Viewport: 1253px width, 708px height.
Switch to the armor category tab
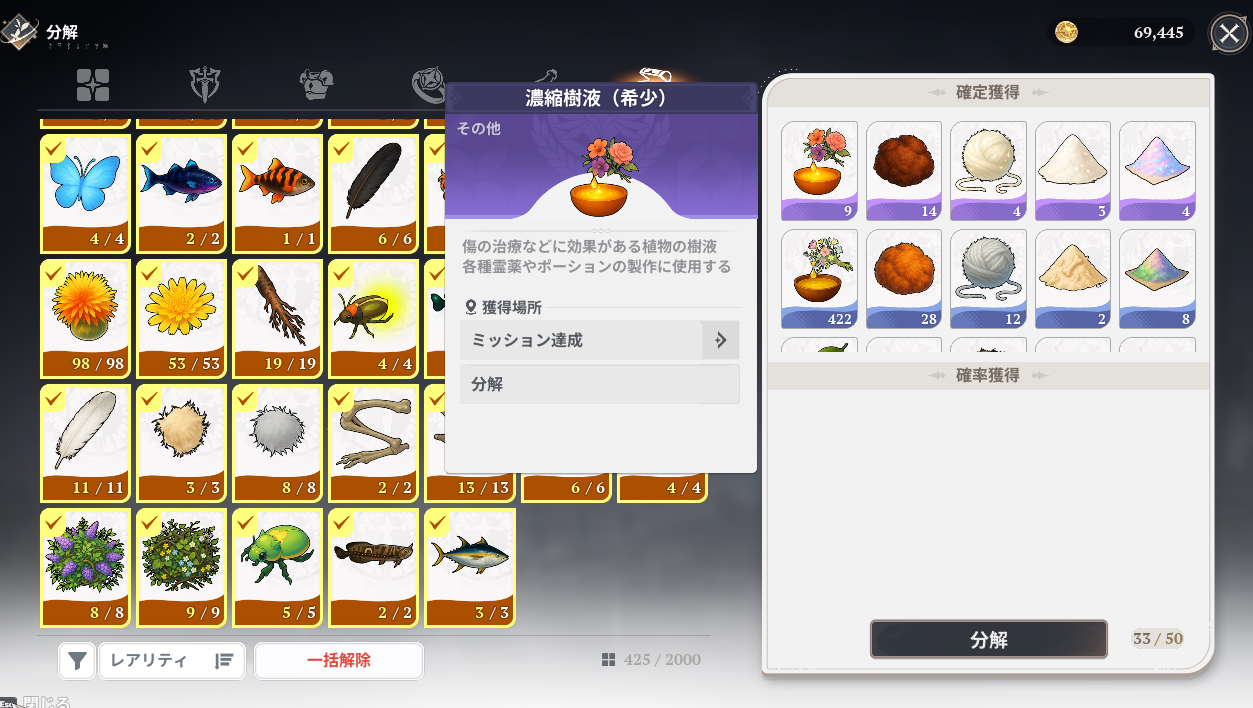tap(316, 85)
